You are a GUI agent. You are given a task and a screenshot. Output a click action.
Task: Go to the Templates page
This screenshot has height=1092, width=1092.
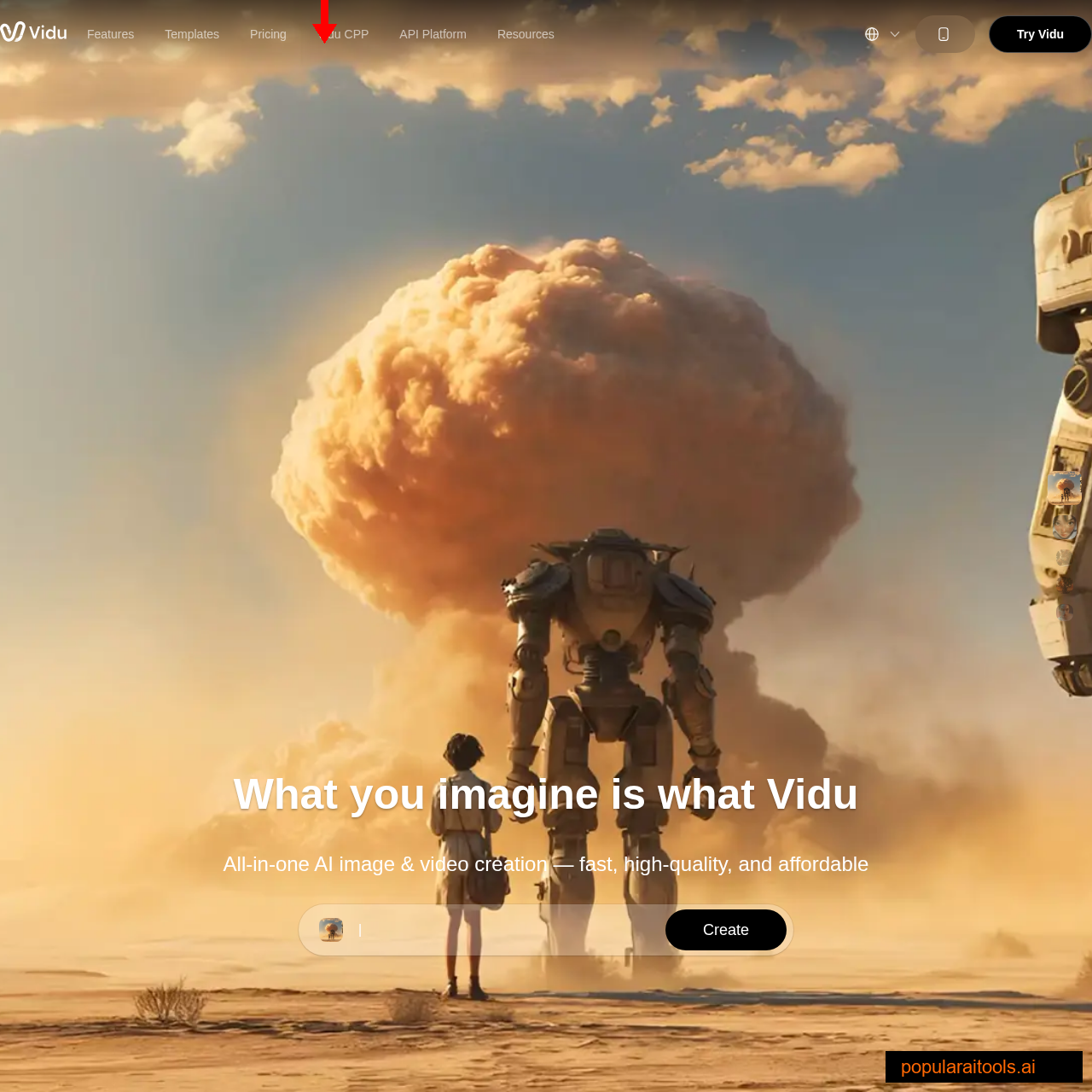[x=191, y=34]
